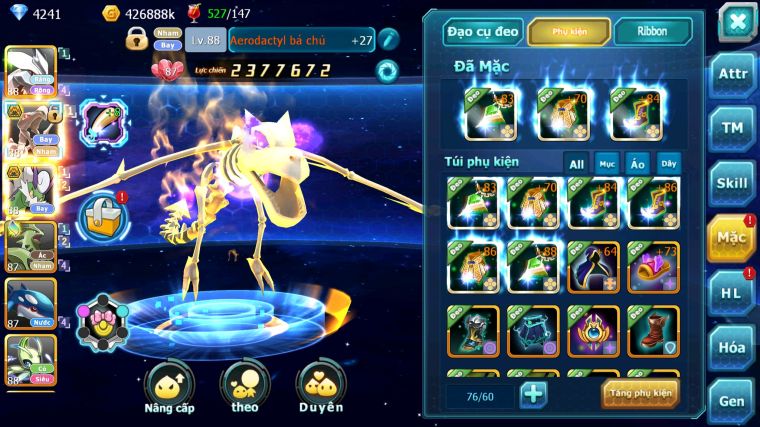
Task: Open the Phụ kiện tab
Action: pos(569,31)
